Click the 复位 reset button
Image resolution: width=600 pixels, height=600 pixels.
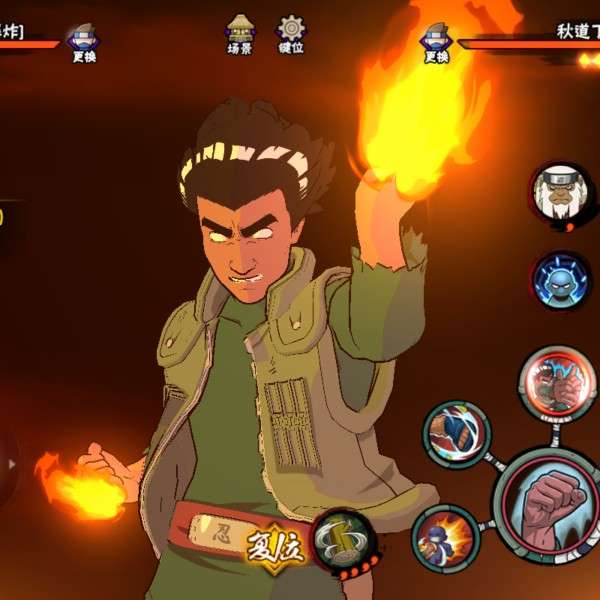[x=274, y=547]
